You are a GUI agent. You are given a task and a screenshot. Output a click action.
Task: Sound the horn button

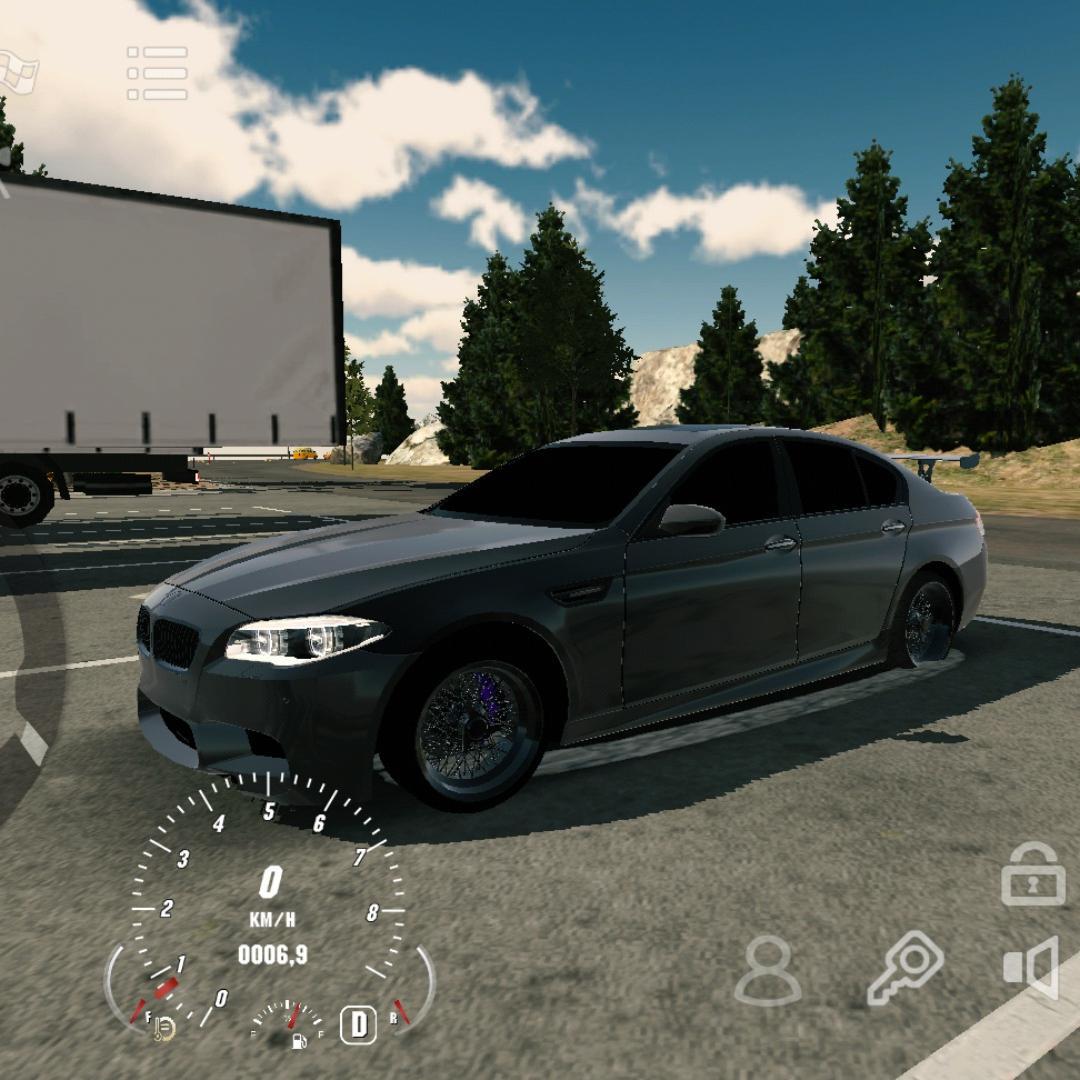1032,967
